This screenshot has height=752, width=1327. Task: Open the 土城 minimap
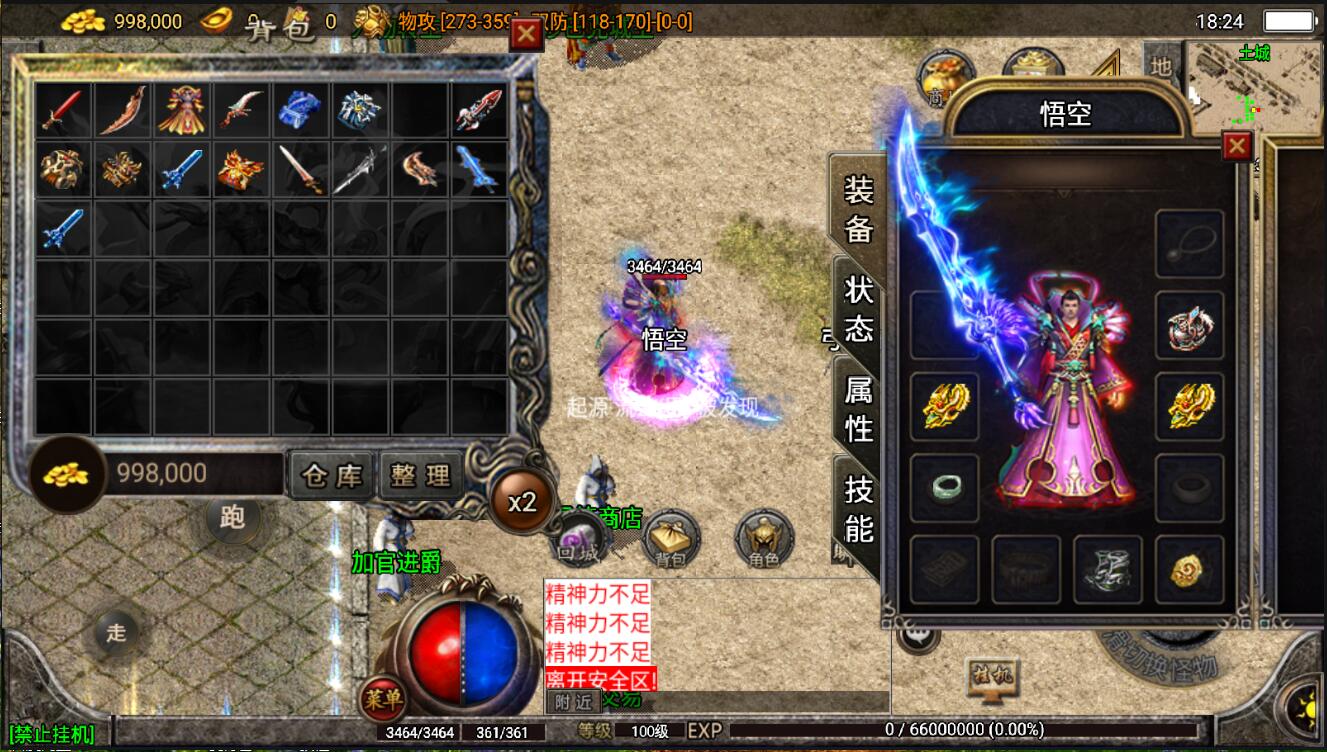tap(1254, 86)
